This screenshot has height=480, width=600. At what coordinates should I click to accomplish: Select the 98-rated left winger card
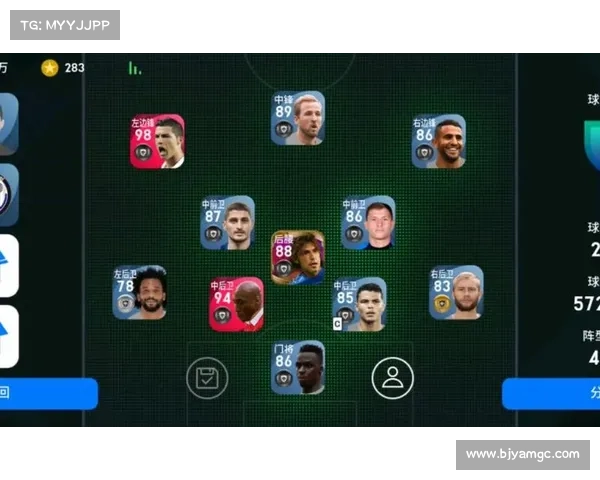[x=157, y=141]
